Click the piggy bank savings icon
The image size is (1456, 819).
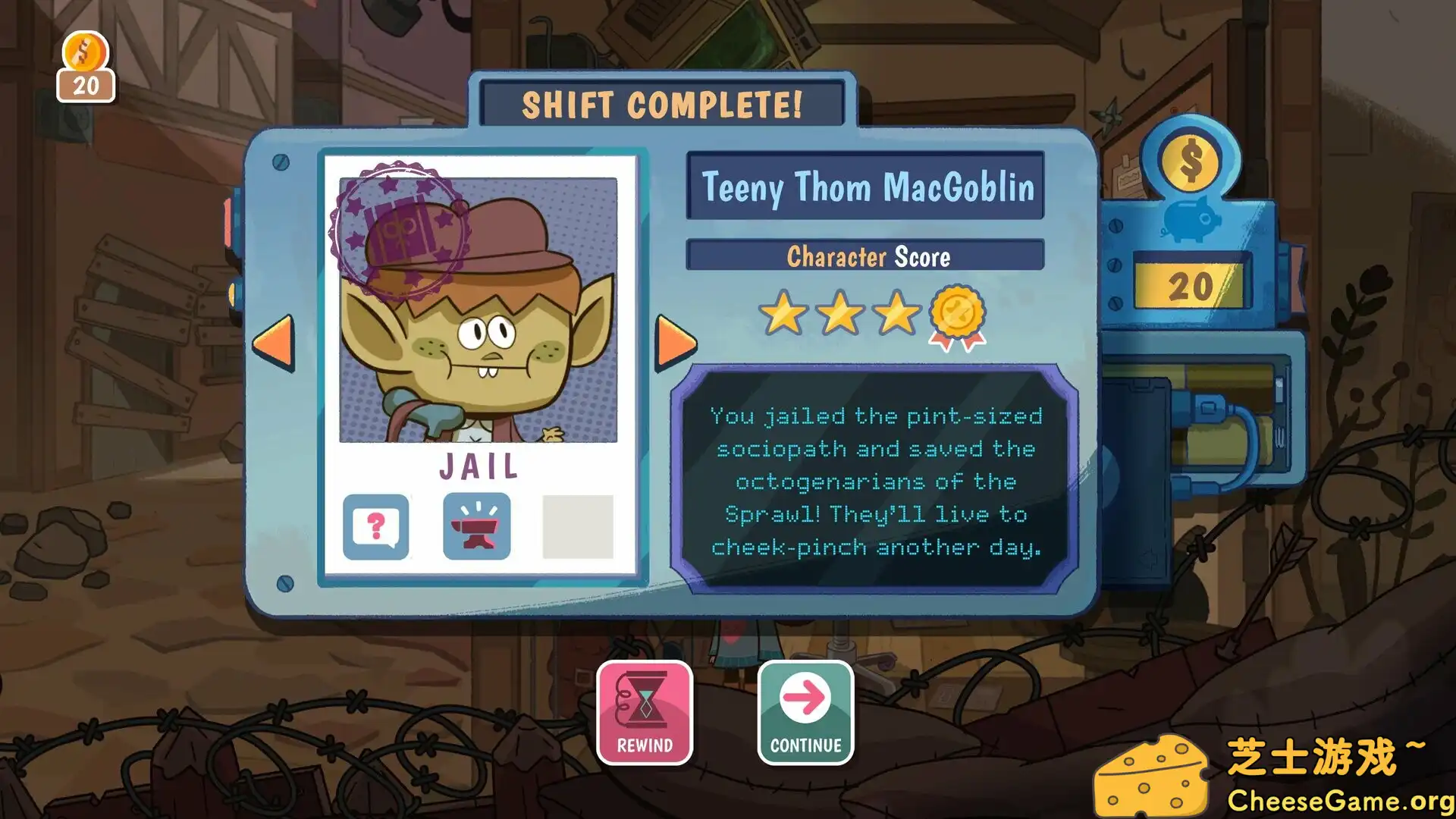point(1191,219)
